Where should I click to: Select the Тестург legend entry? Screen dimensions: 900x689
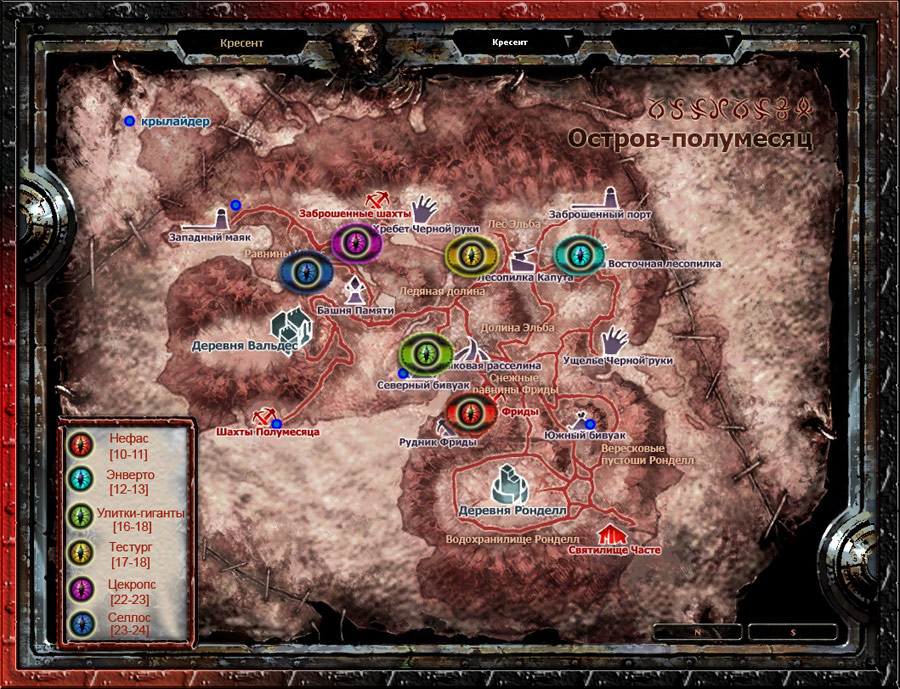pyautogui.click(x=126, y=554)
